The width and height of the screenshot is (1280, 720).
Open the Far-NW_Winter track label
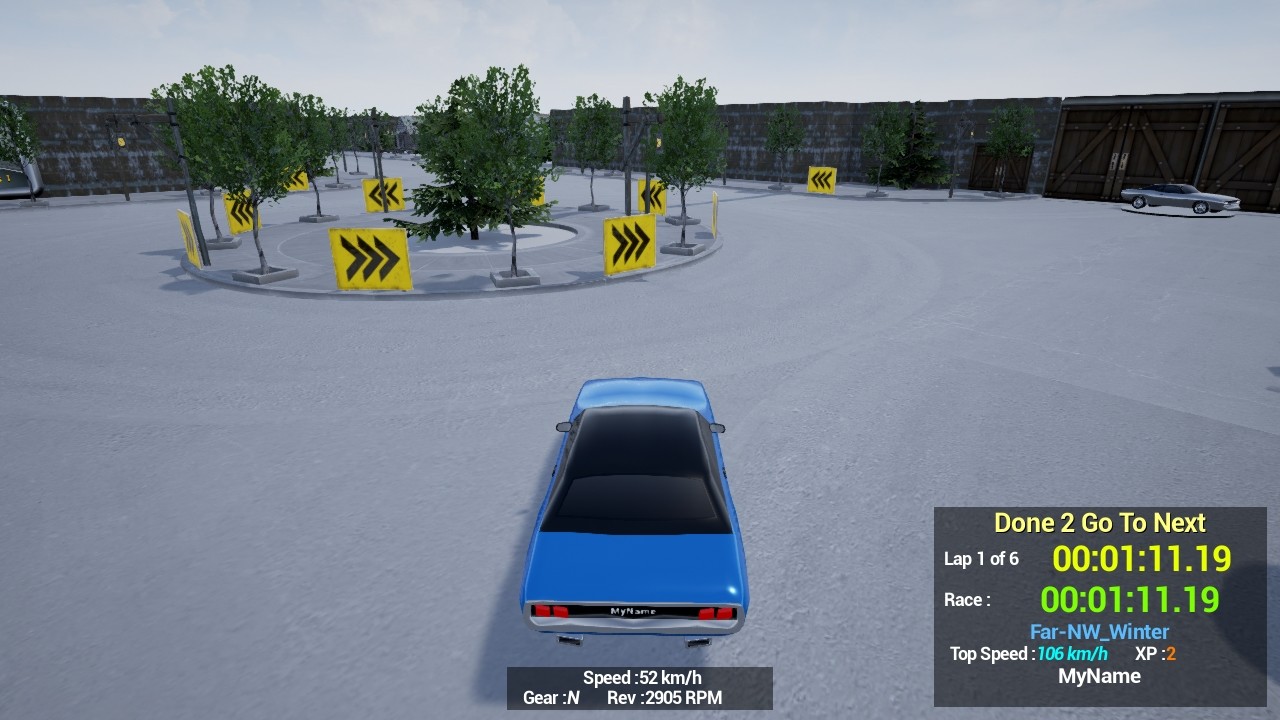click(x=1098, y=631)
